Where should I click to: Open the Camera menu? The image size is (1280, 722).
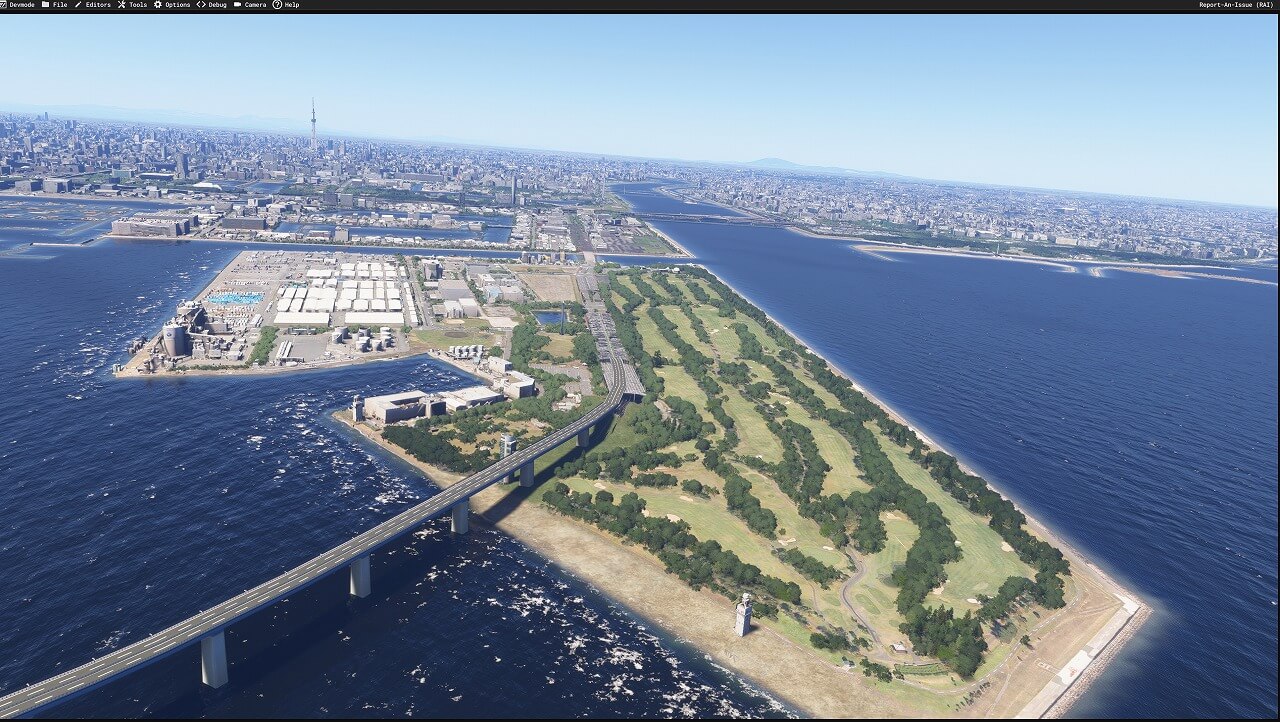tap(250, 5)
